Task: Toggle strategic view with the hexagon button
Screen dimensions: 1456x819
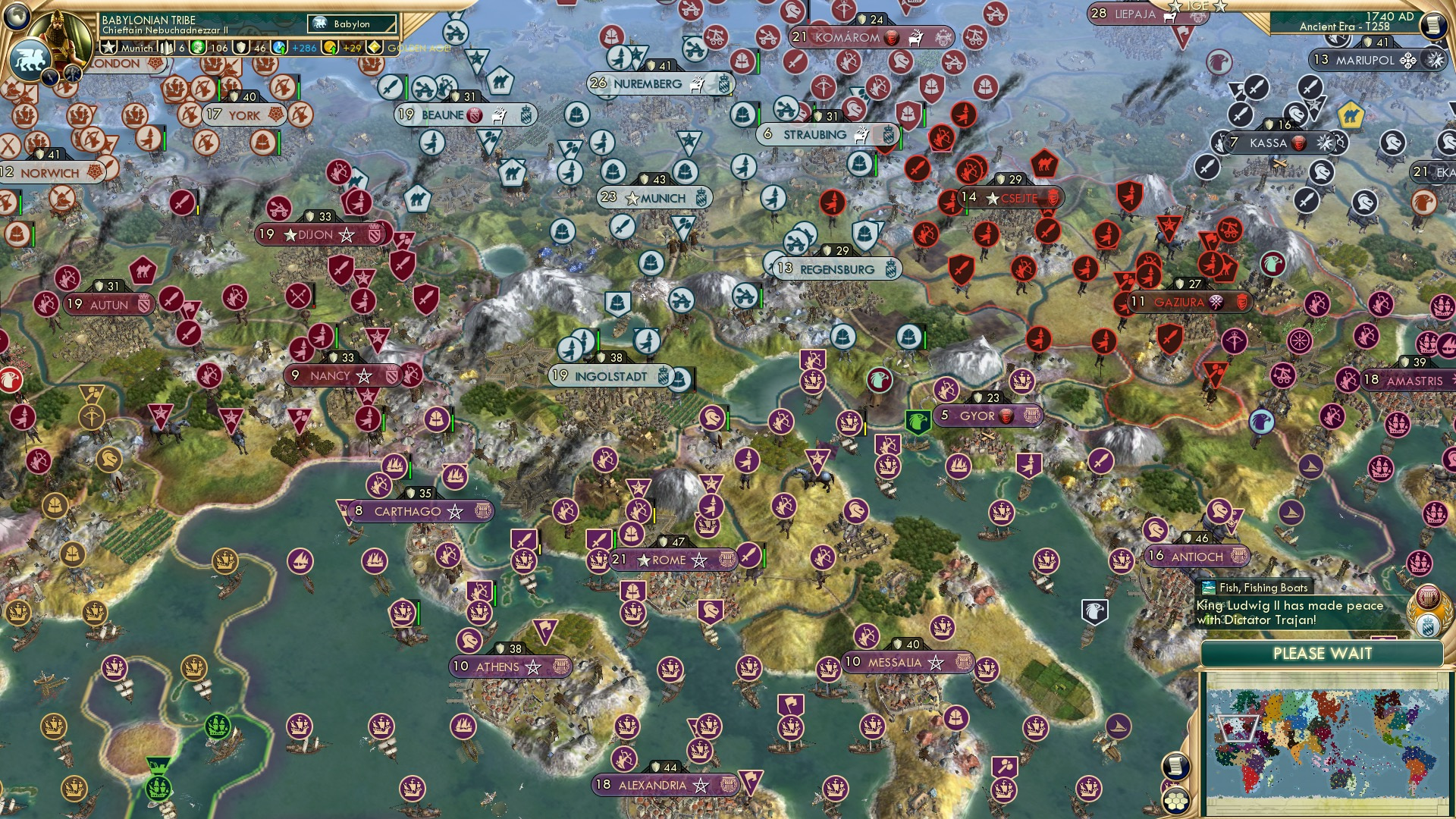Action: [x=1175, y=802]
